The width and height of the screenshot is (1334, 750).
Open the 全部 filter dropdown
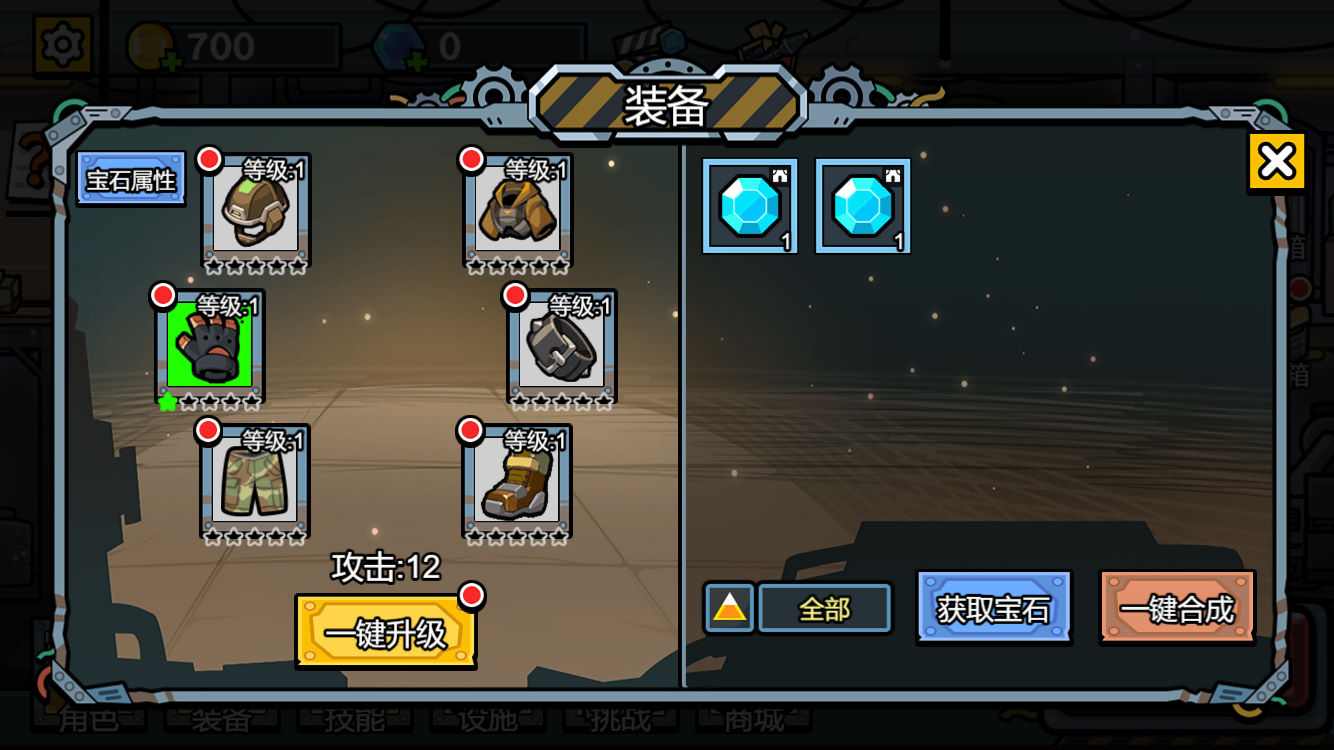point(825,608)
